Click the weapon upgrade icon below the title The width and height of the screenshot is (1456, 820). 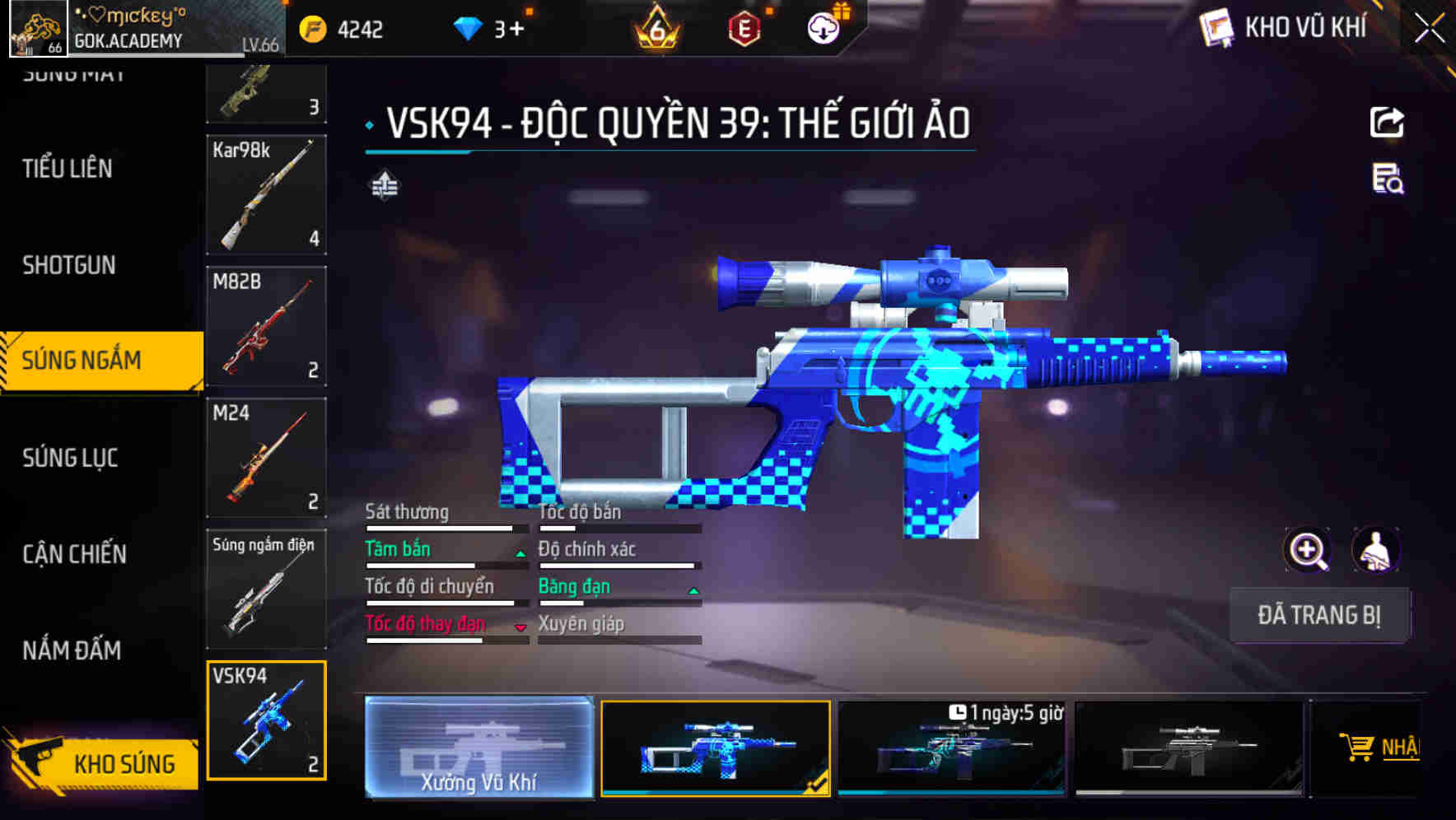pos(384,186)
